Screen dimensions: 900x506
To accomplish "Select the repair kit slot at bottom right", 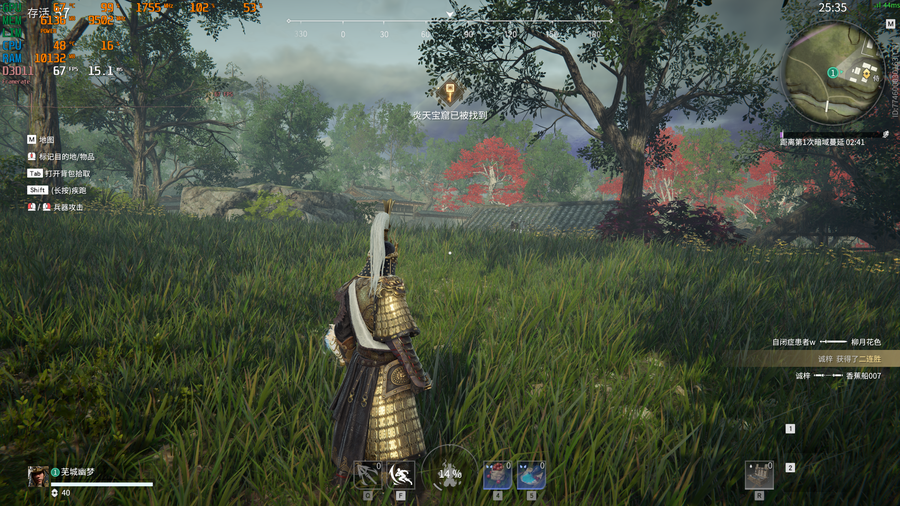I will tap(759, 475).
